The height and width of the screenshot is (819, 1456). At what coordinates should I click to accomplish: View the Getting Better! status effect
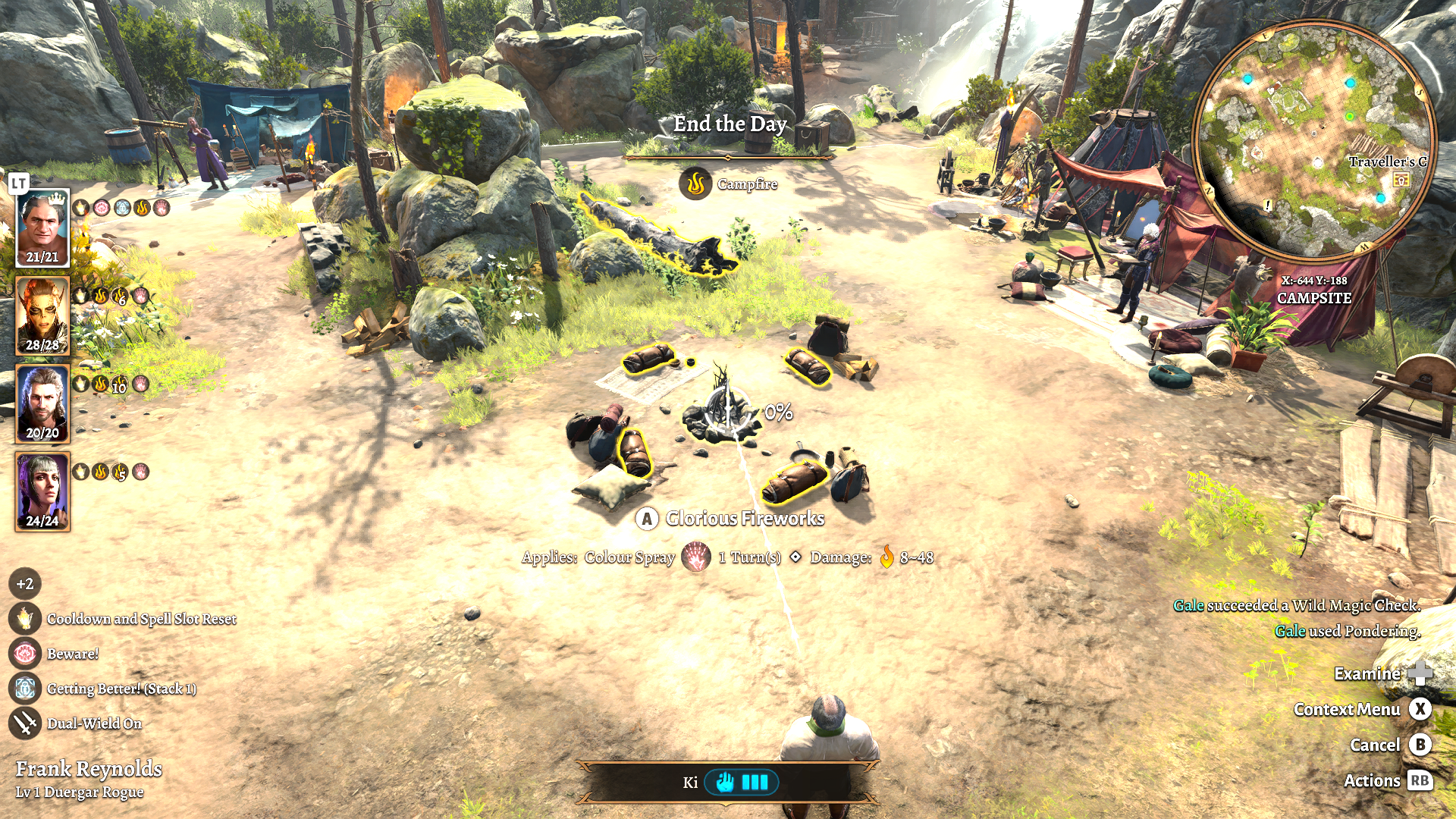pyautogui.click(x=25, y=689)
